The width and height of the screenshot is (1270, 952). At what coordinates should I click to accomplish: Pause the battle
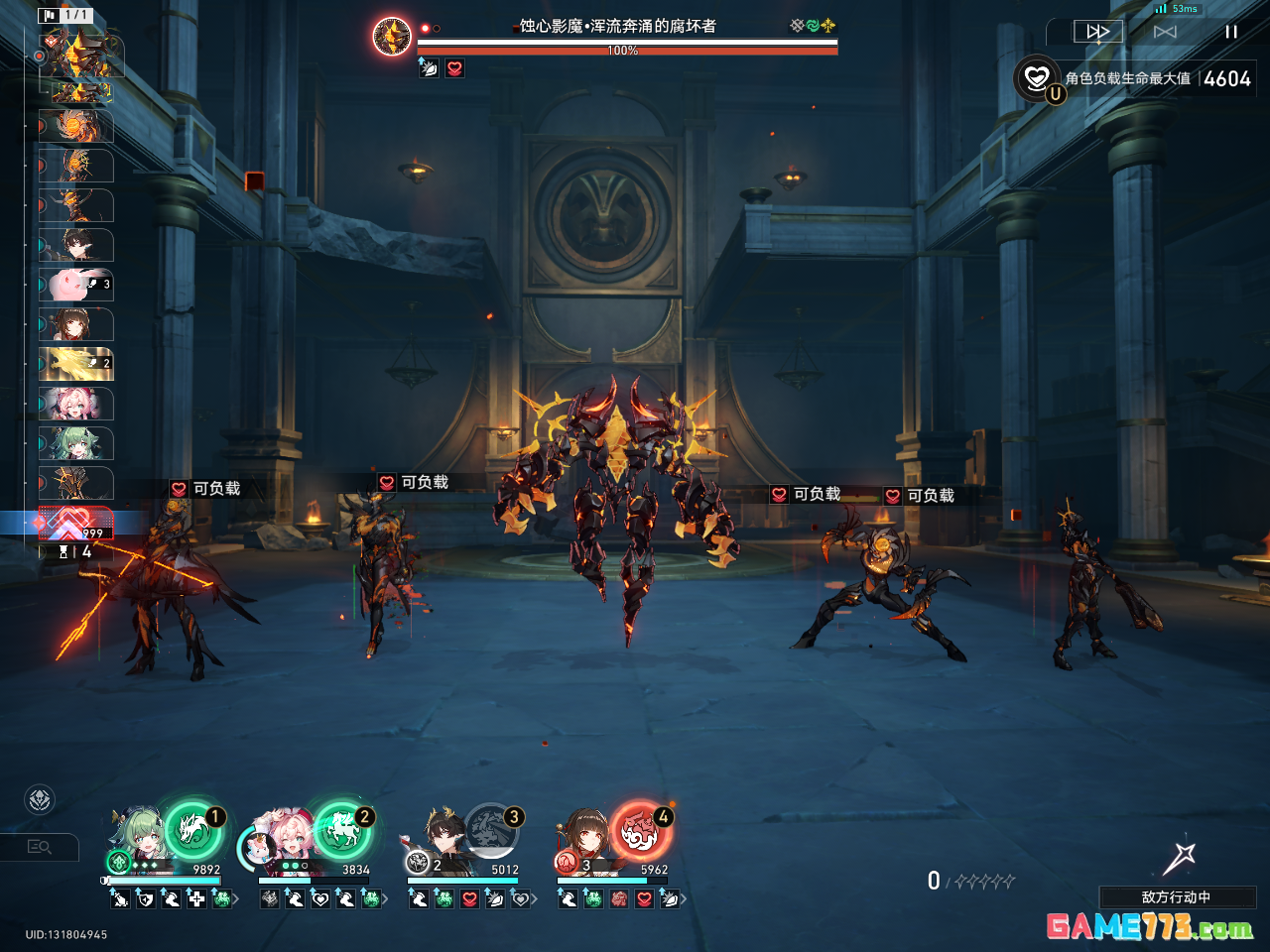tap(1230, 32)
